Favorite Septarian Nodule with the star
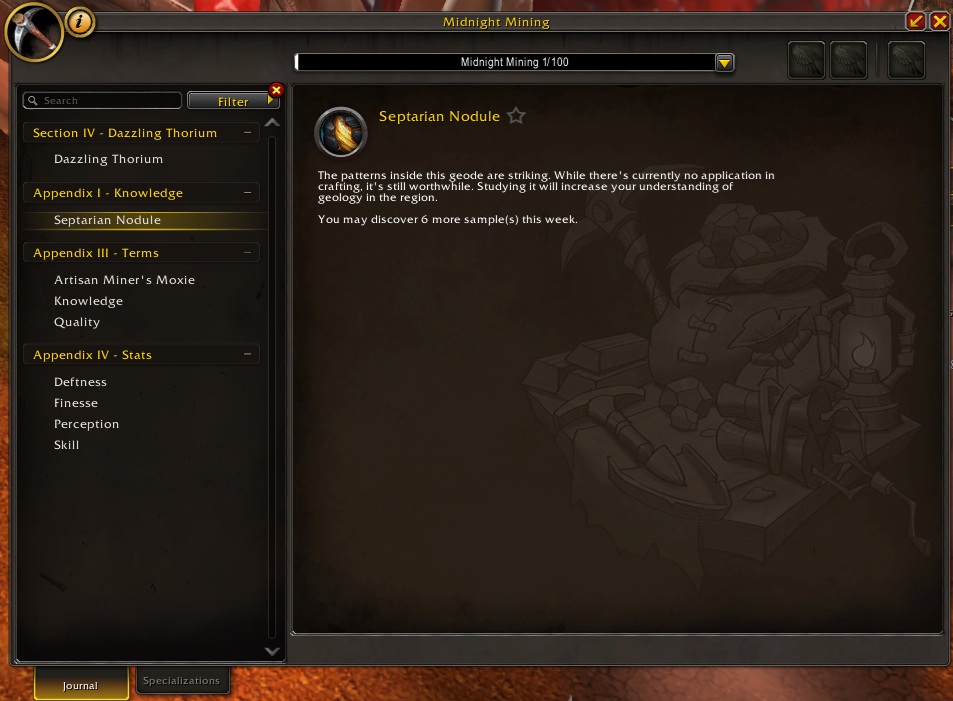Viewport: 953px width, 701px height. 516,116
